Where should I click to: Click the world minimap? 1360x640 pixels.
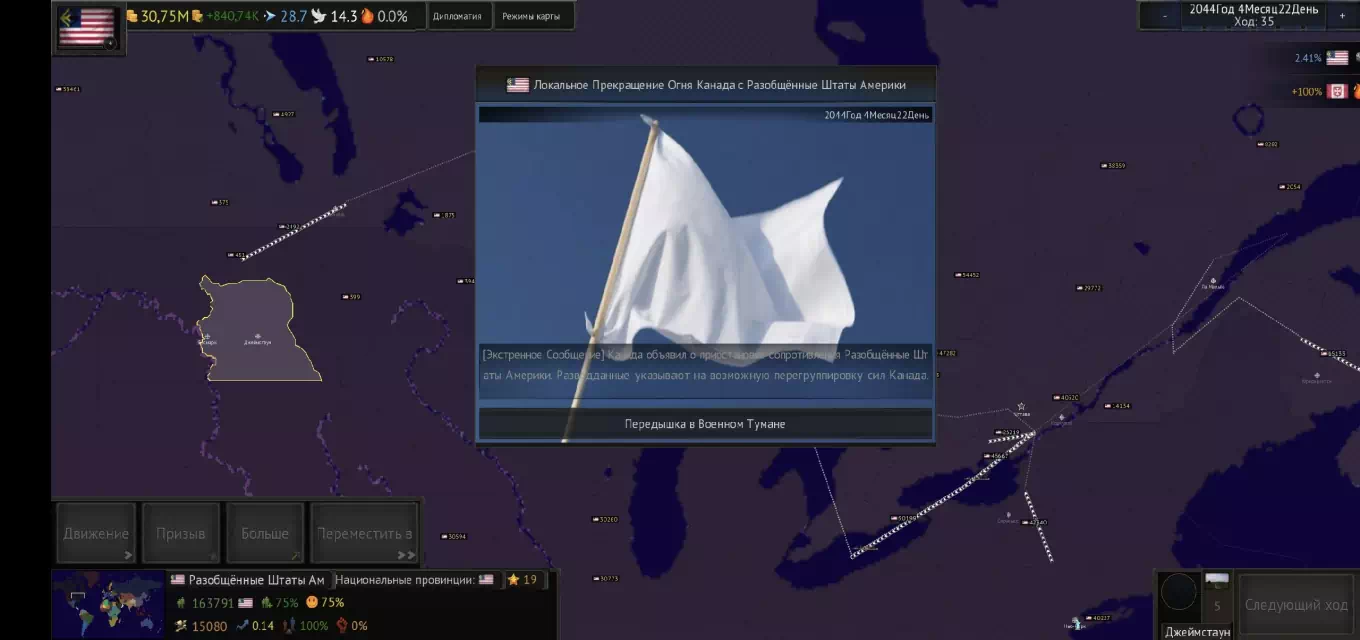coord(108,604)
